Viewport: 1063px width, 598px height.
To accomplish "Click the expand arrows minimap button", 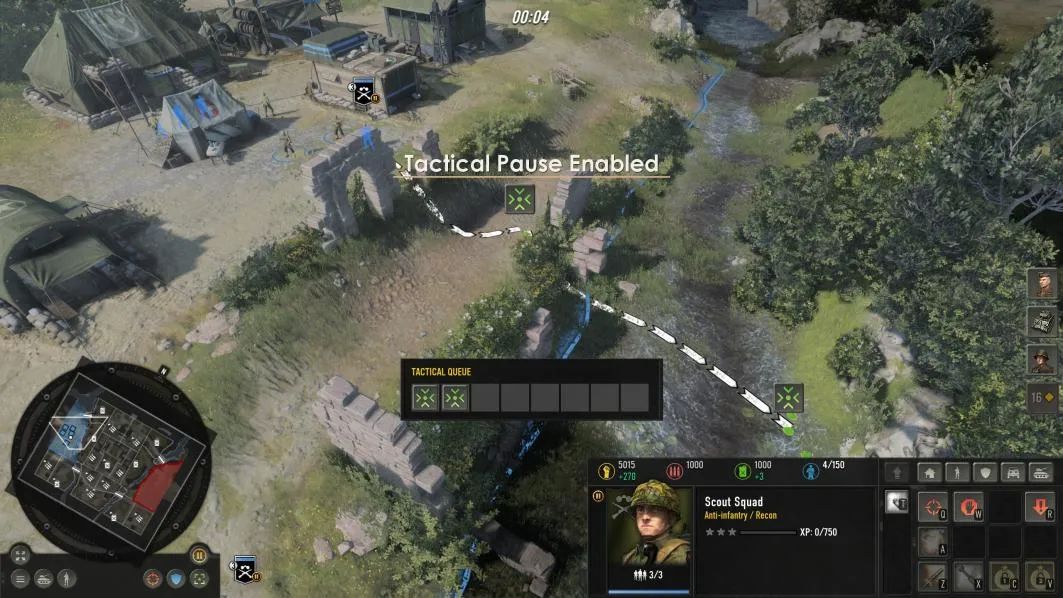I will tap(21, 556).
